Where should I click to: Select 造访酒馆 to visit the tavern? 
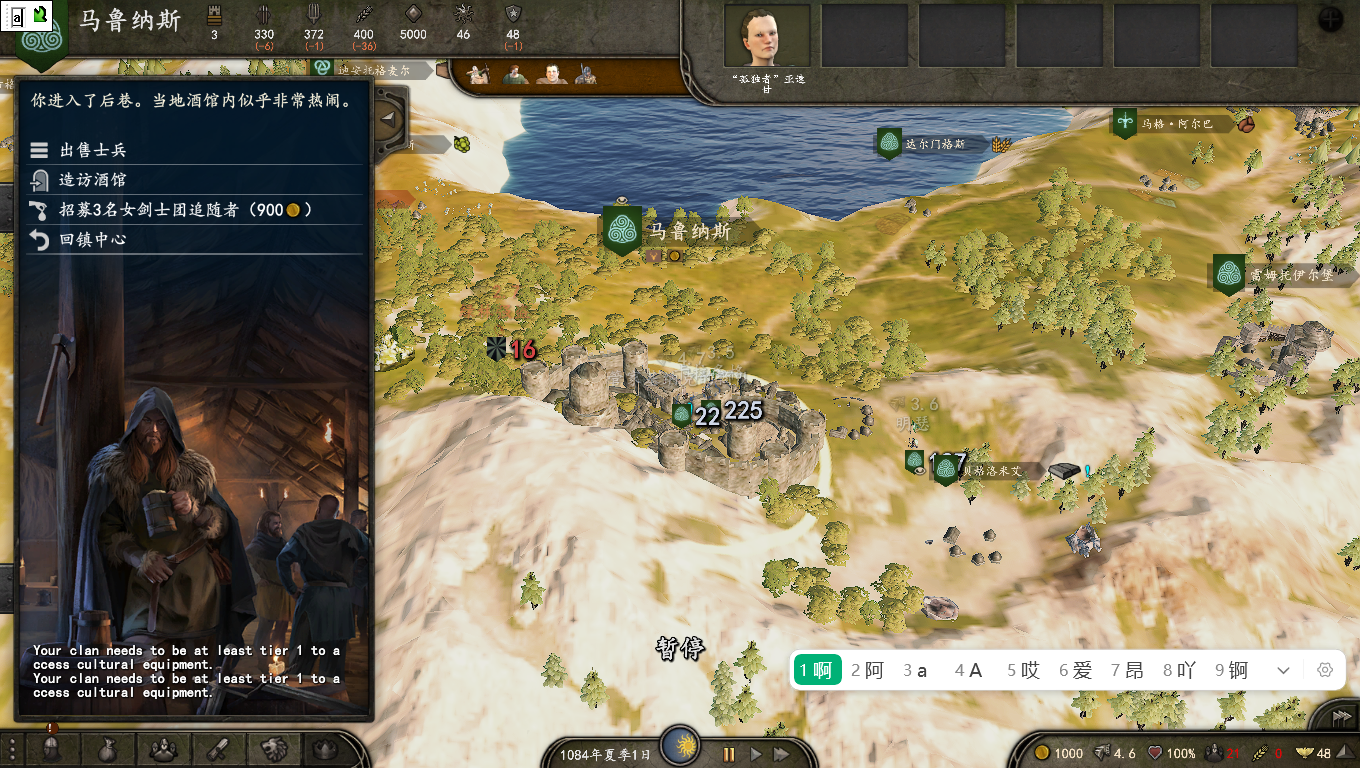pos(92,180)
